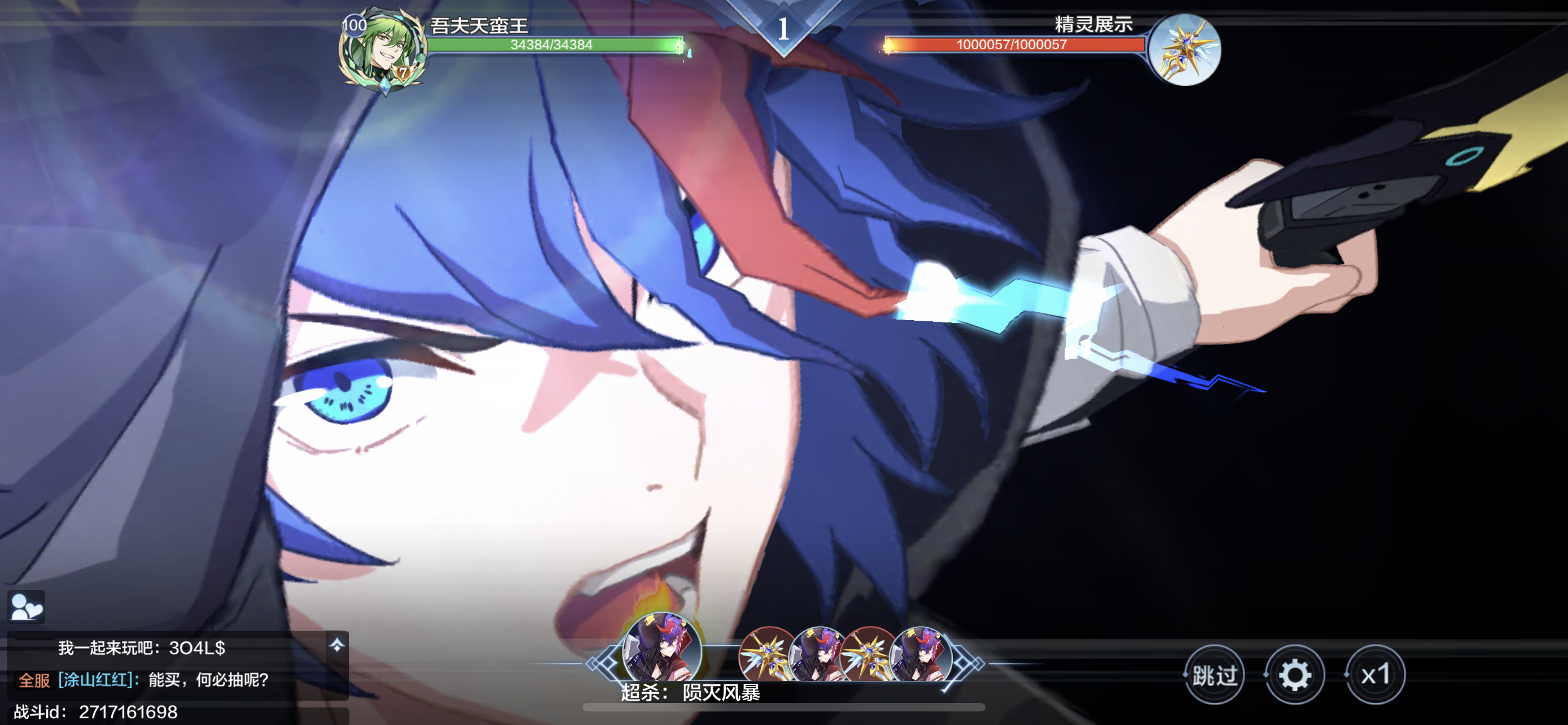Open the friends icon above chat
1568x725 pixels.
coord(26,606)
